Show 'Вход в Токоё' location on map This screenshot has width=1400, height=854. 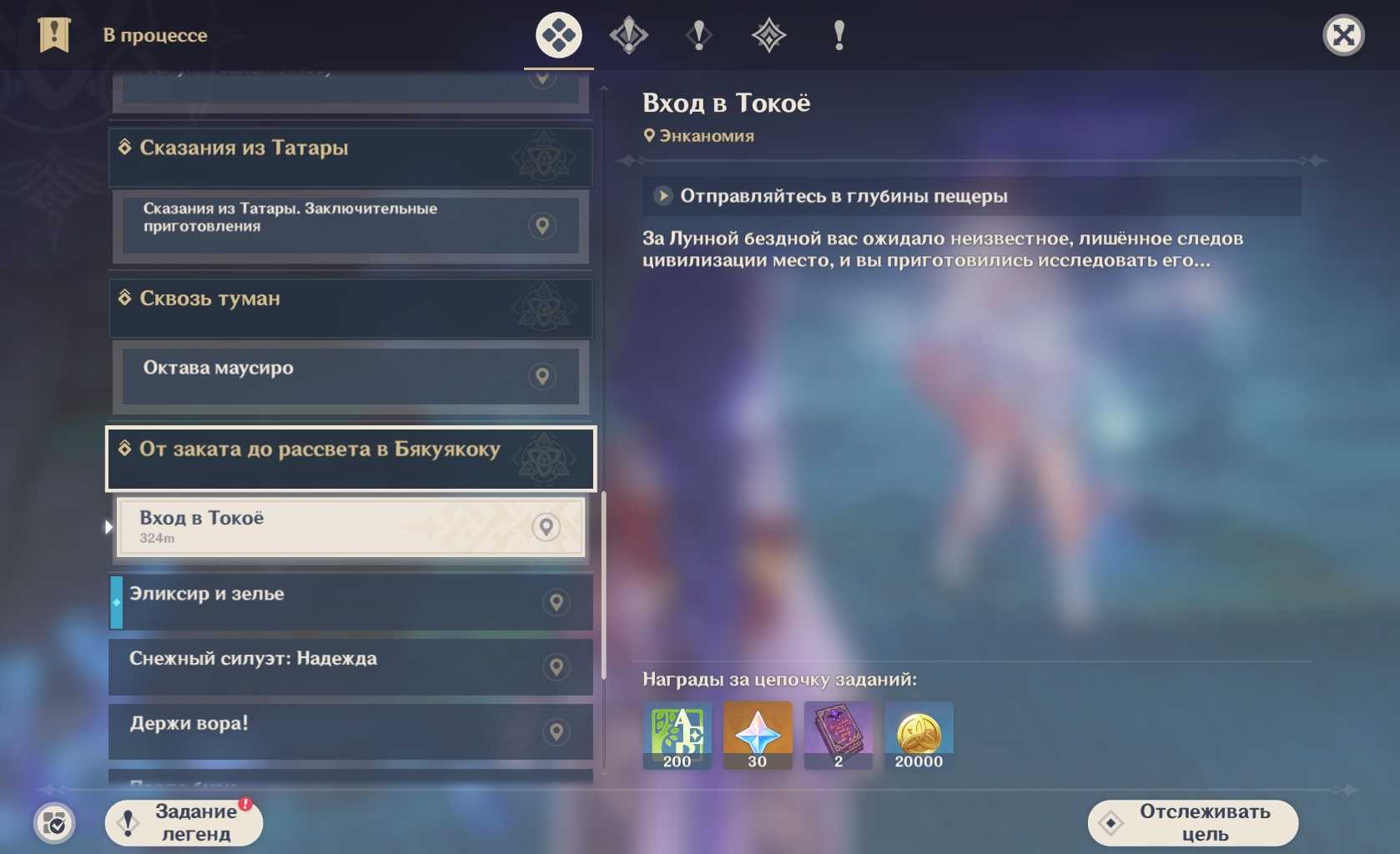pyautogui.click(x=546, y=527)
